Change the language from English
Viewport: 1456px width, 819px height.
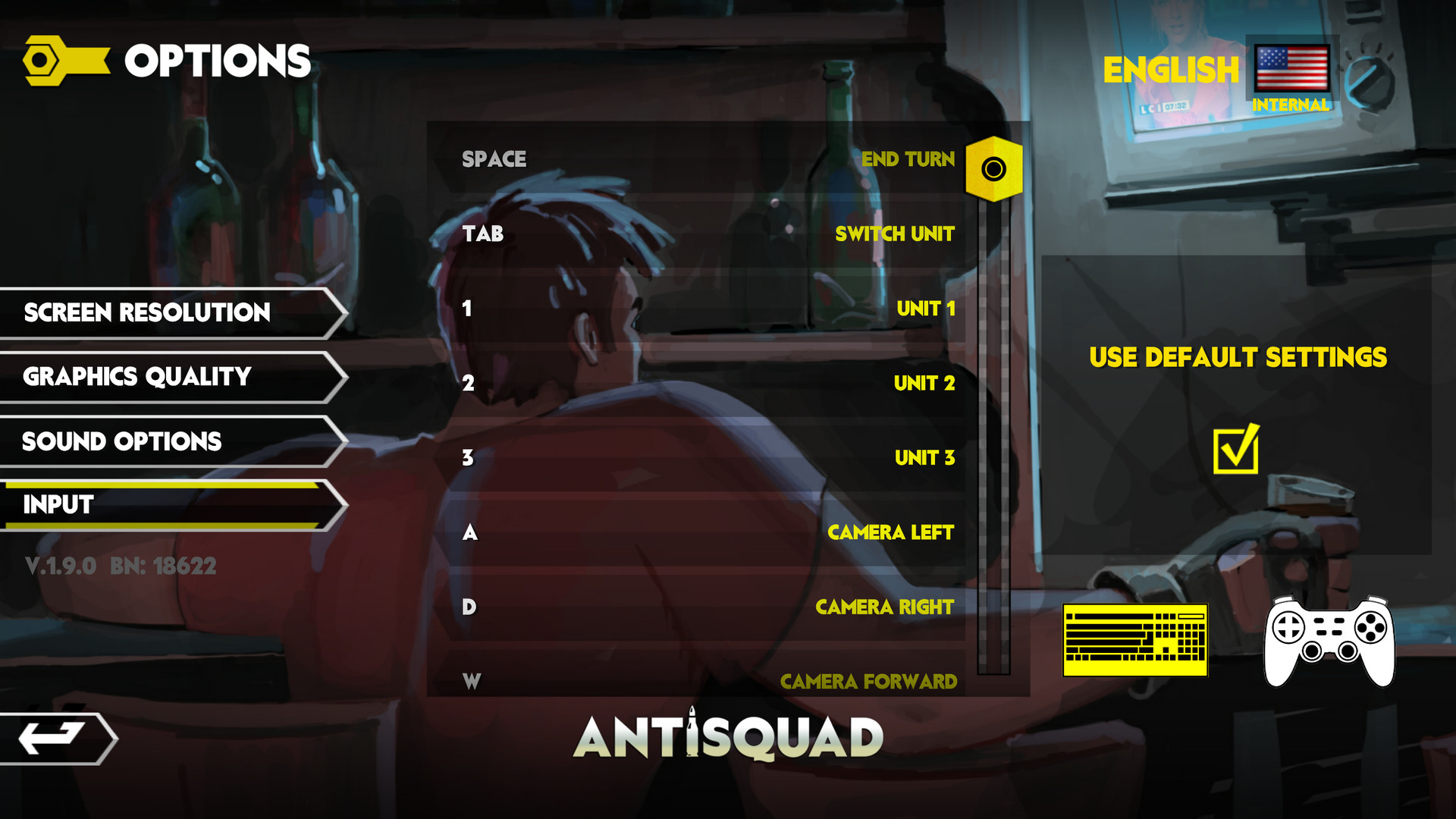[x=1172, y=71]
